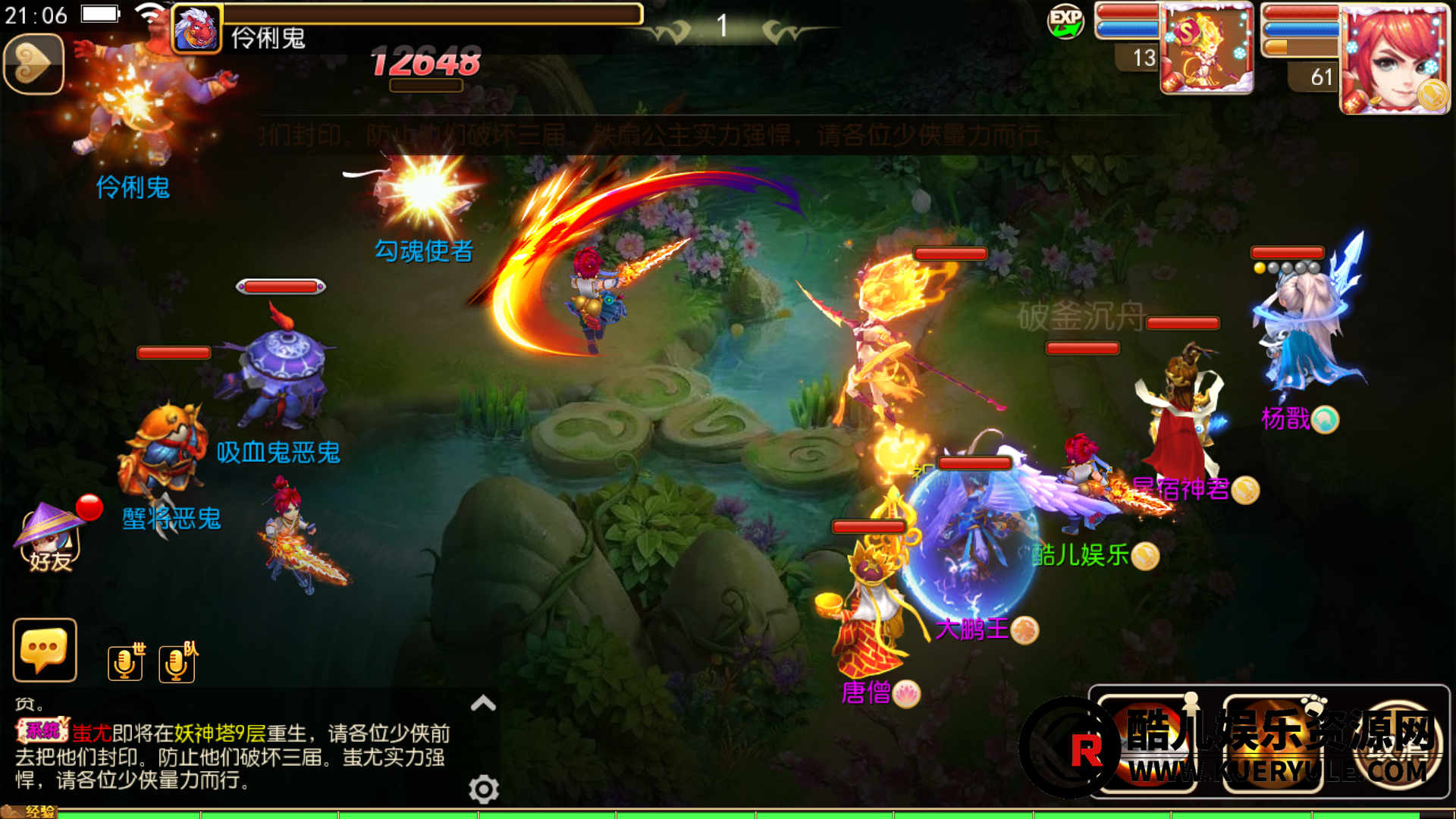1456x819 pixels.
Task: Click the green EXP icon
Action: [x=1065, y=21]
